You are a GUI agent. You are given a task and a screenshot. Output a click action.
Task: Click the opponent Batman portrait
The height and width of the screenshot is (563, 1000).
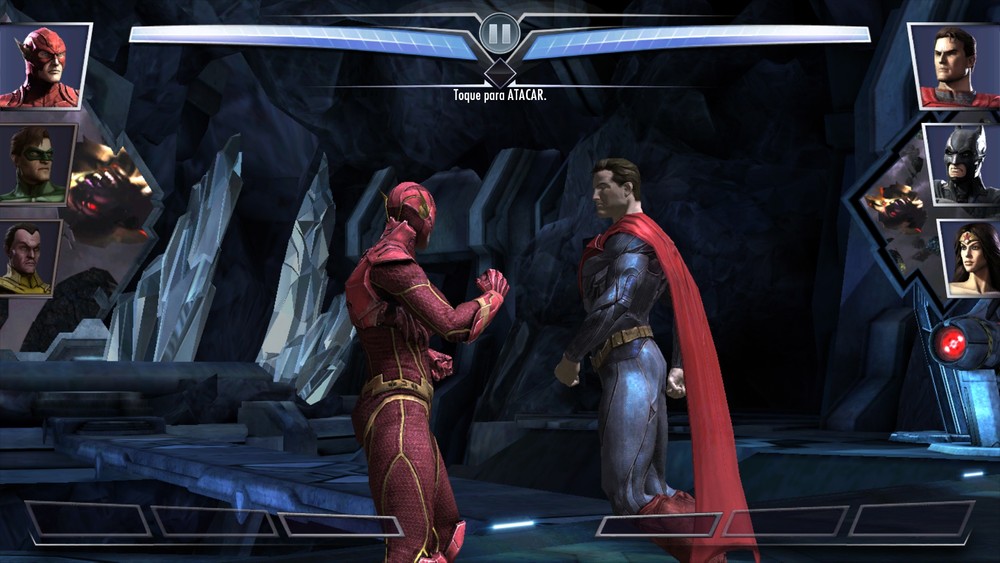click(x=963, y=165)
